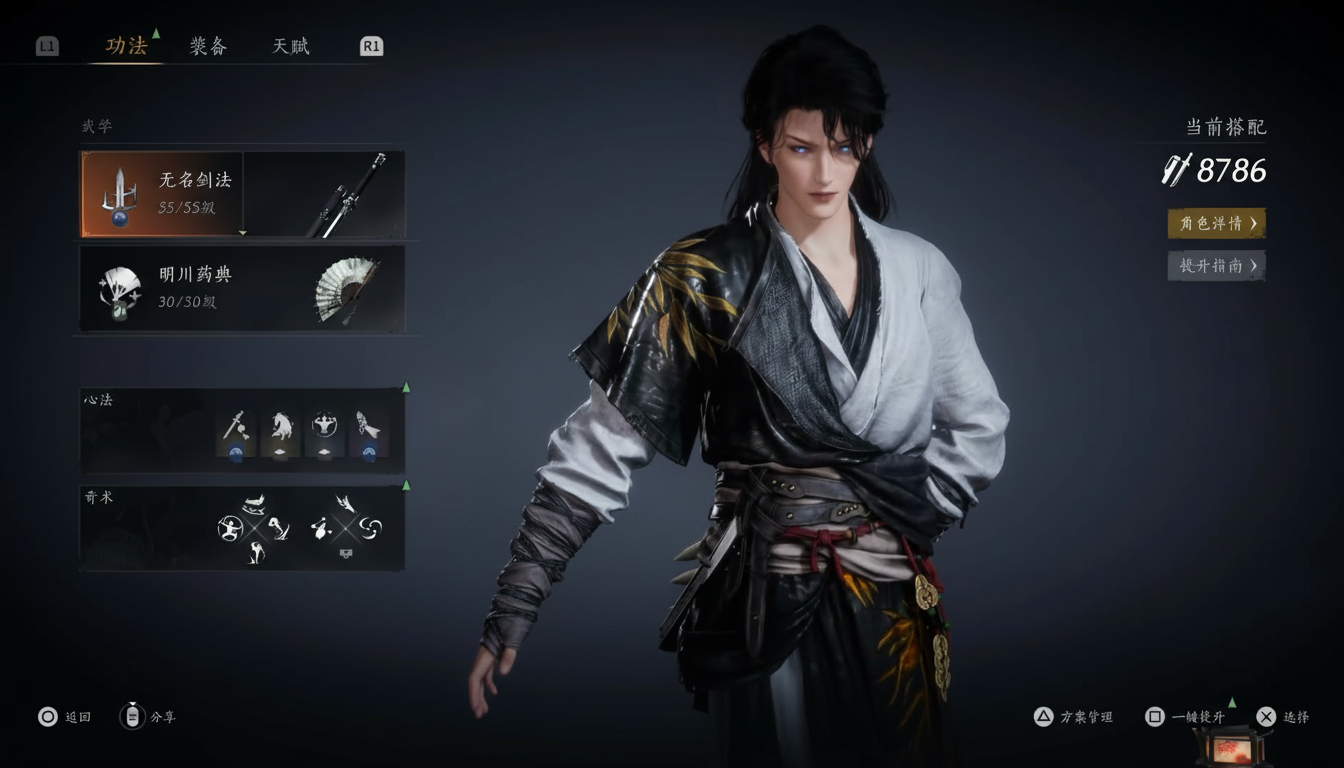Choose the circled archer mystic skill icon

229,527
